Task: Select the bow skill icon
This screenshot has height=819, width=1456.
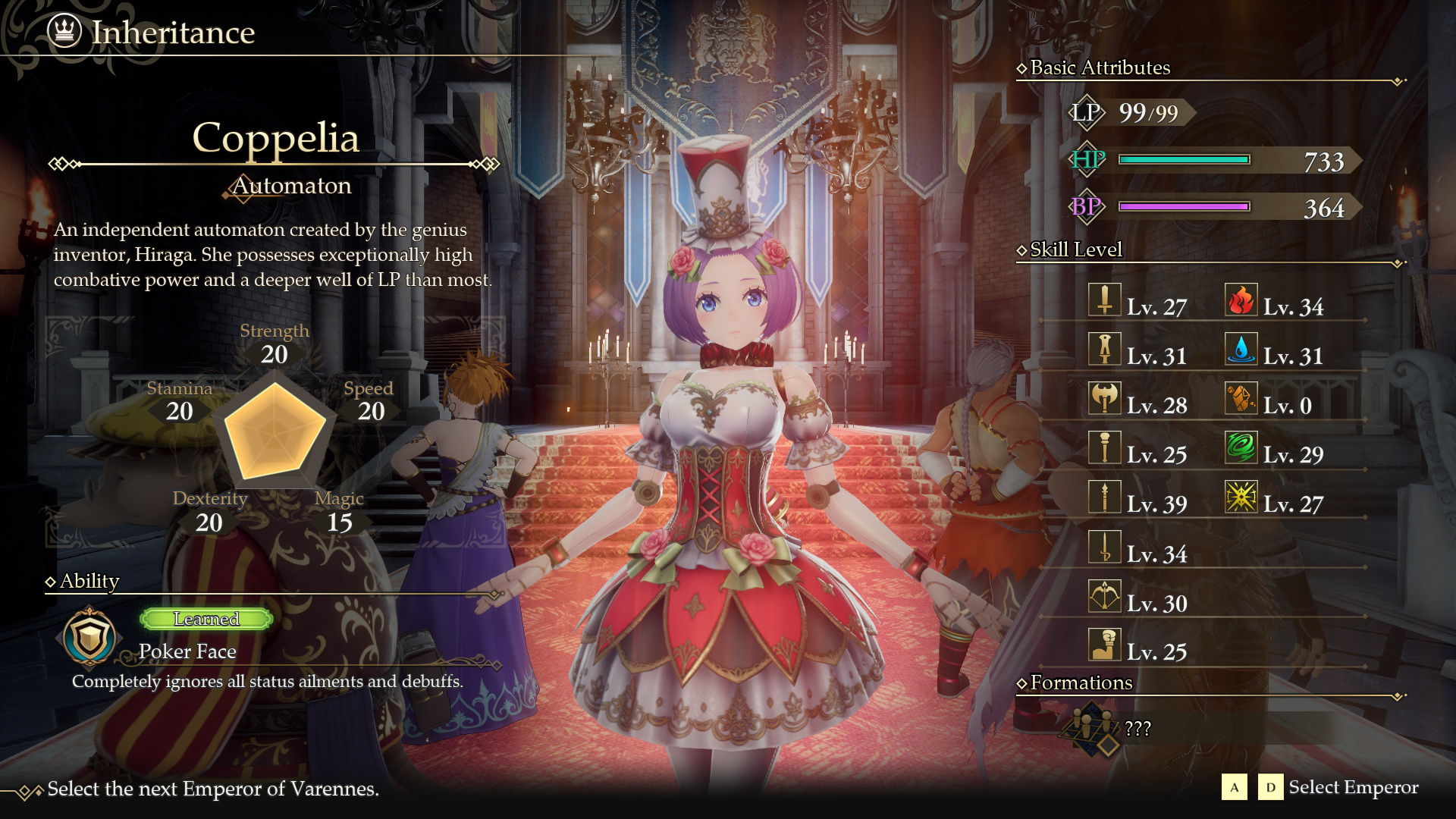Action: point(1104,597)
